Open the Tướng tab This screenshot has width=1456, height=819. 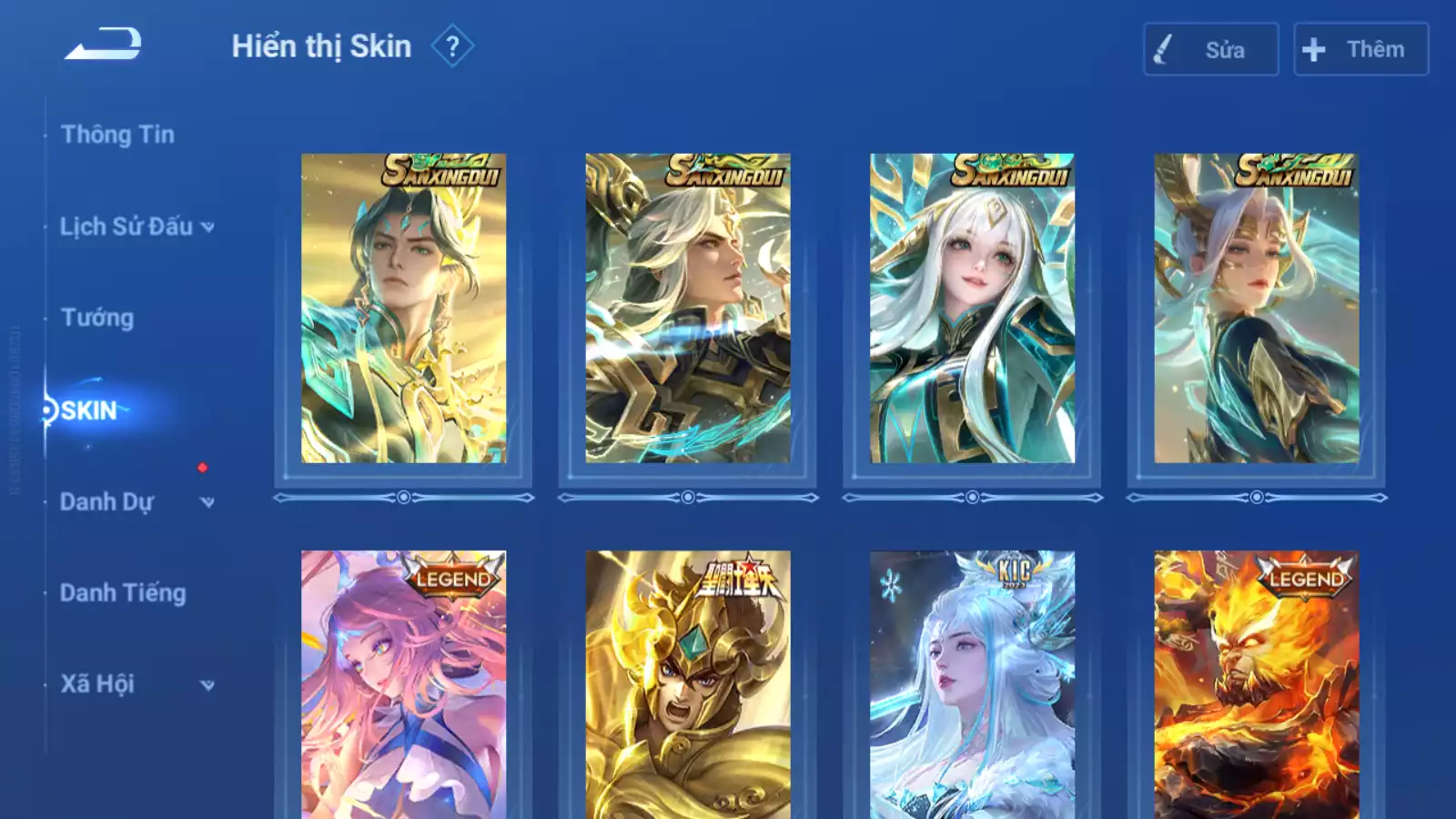point(97,318)
